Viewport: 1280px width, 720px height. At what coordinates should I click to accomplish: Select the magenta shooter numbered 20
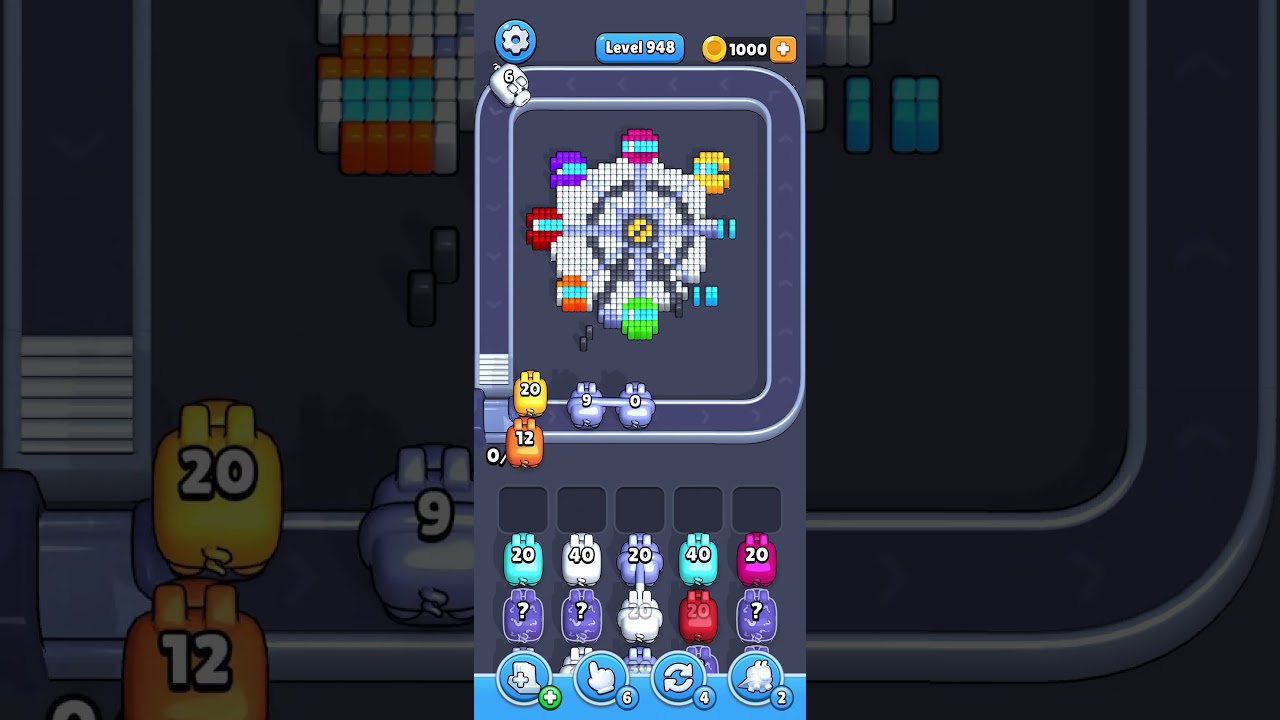coord(756,560)
